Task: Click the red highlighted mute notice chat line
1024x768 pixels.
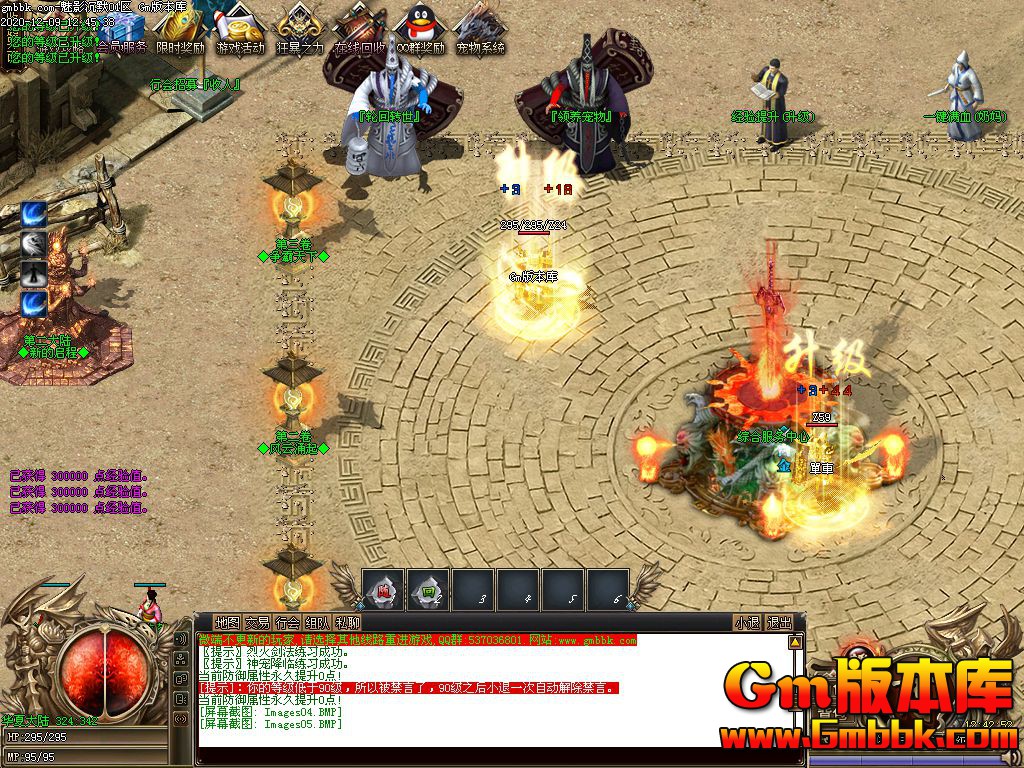Action: click(x=408, y=688)
